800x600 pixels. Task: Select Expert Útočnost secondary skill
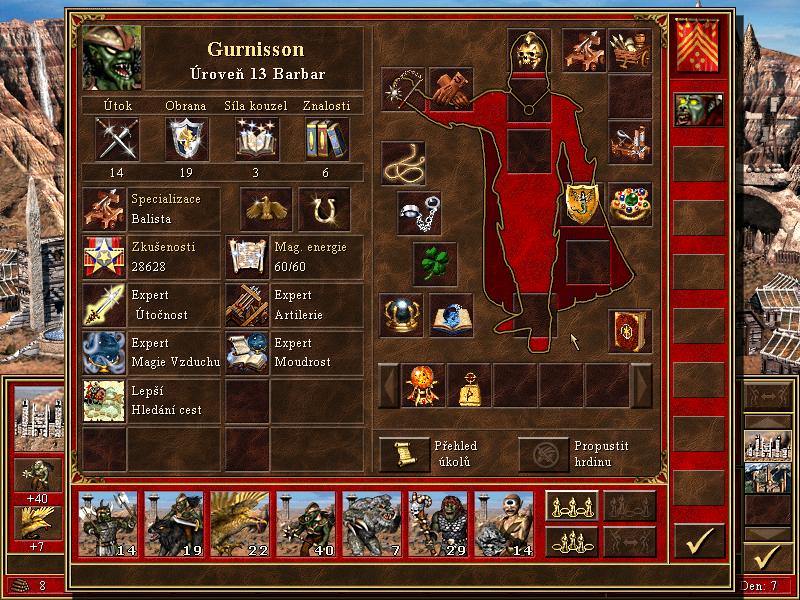pos(104,305)
